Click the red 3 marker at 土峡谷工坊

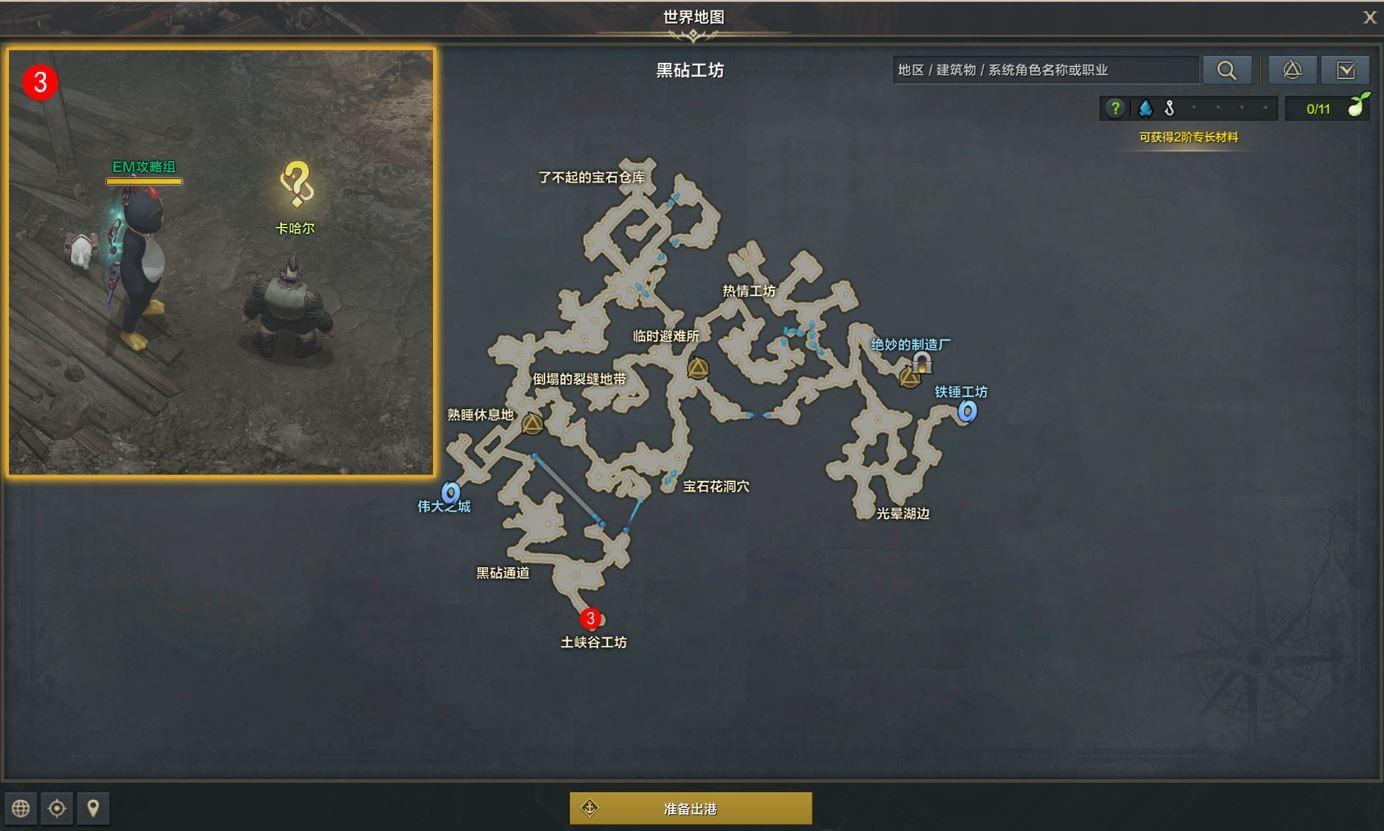pyautogui.click(x=589, y=620)
